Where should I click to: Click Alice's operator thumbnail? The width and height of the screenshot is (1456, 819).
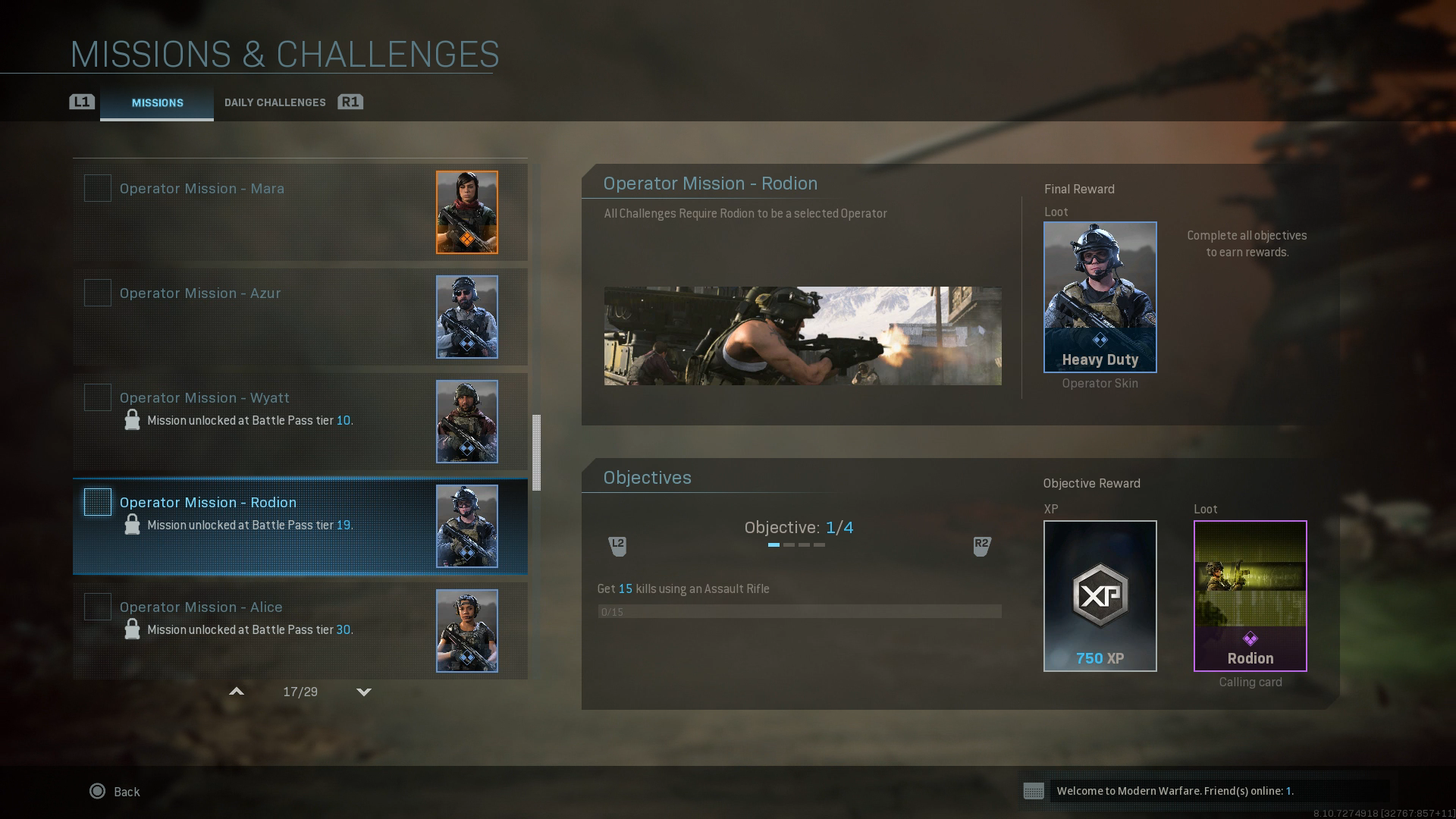(467, 630)
